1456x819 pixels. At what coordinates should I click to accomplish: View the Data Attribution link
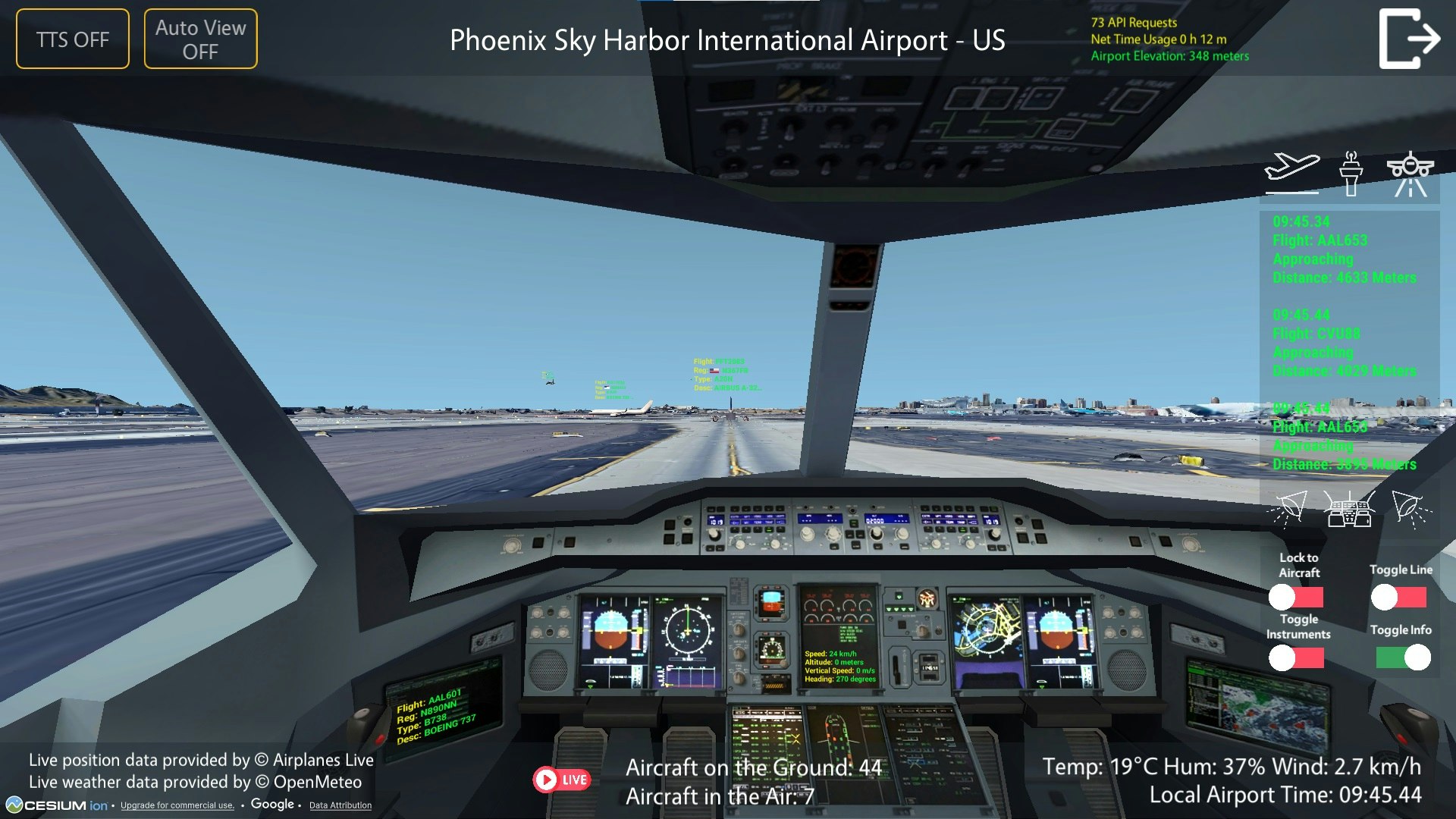(340, 806)
